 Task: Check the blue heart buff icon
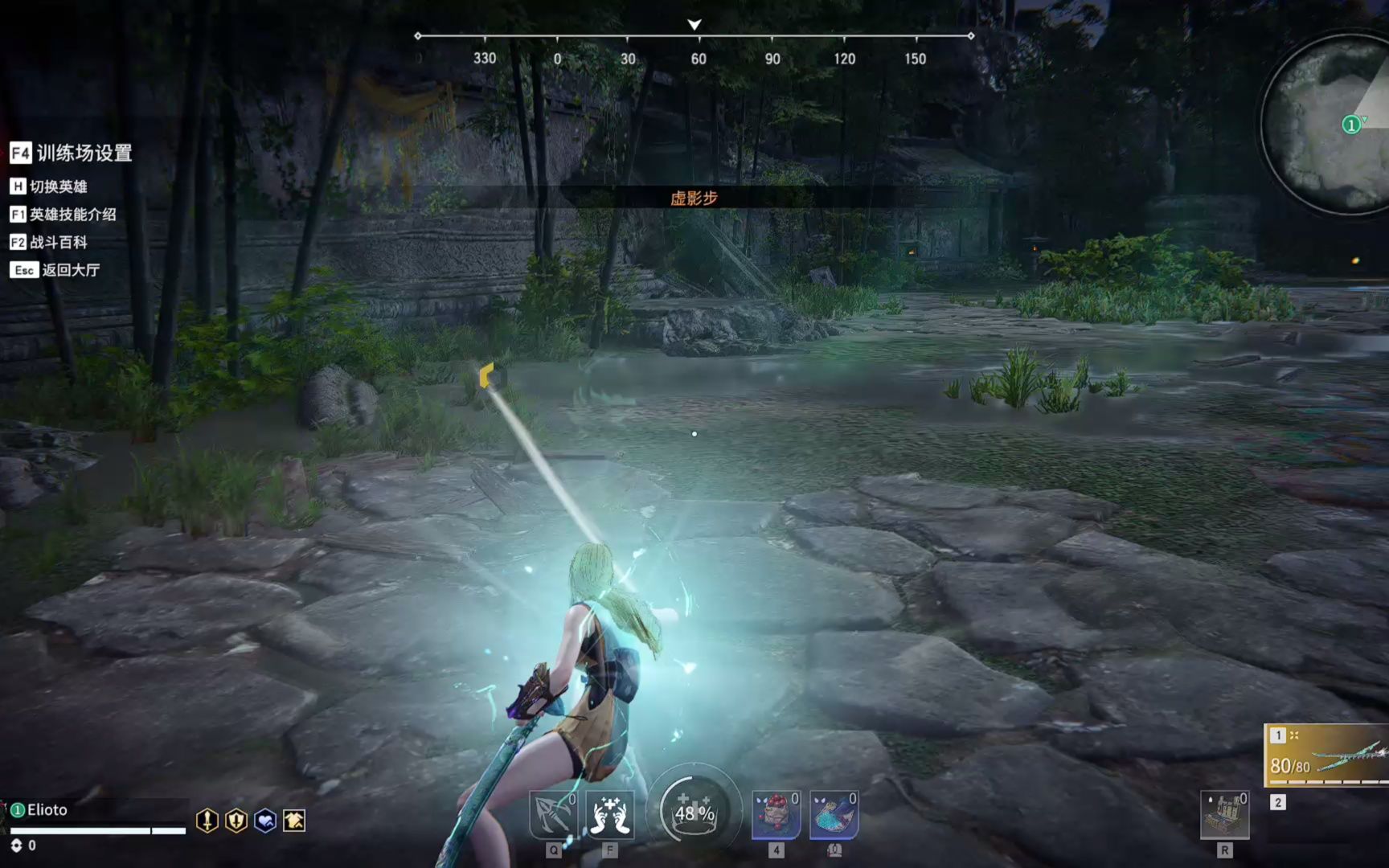(x=265, y=821)
